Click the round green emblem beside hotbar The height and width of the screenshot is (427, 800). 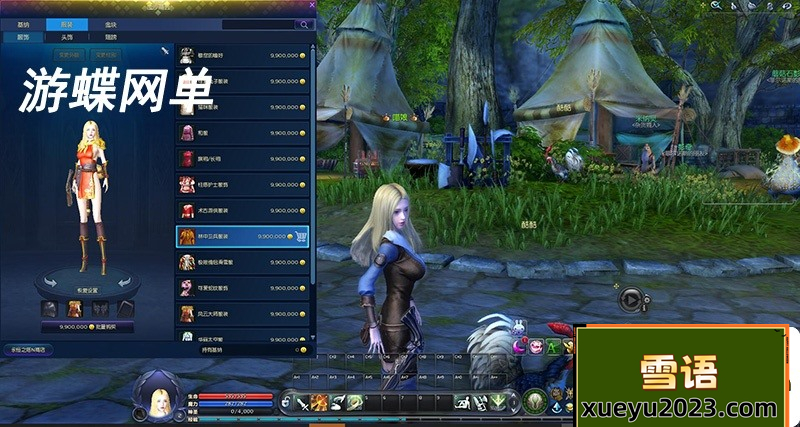tap(537, 402)
